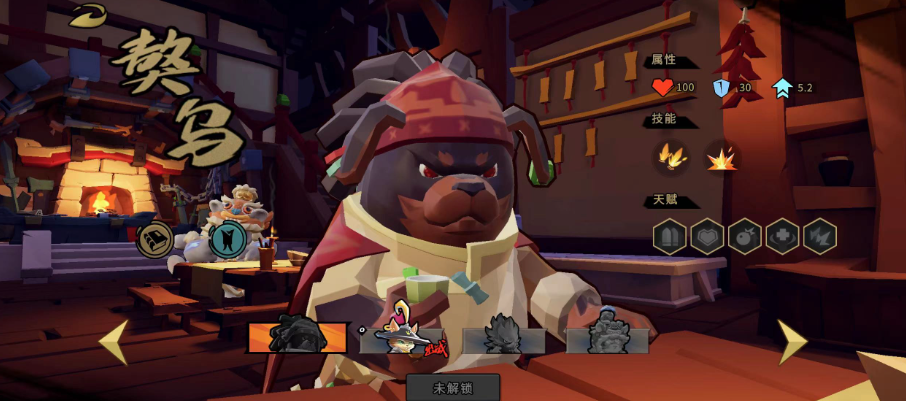This screenshot has width=906, height=401.
Task: Inspect the bomb talent hexagon
Action: pyautogui.click(x=745, y=236)
